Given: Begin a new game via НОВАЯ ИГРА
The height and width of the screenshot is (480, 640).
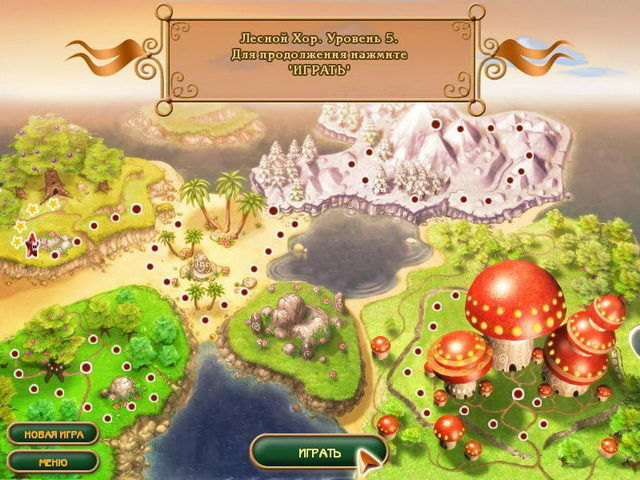Looking at the screenshot, I should (x=53, y=434).
